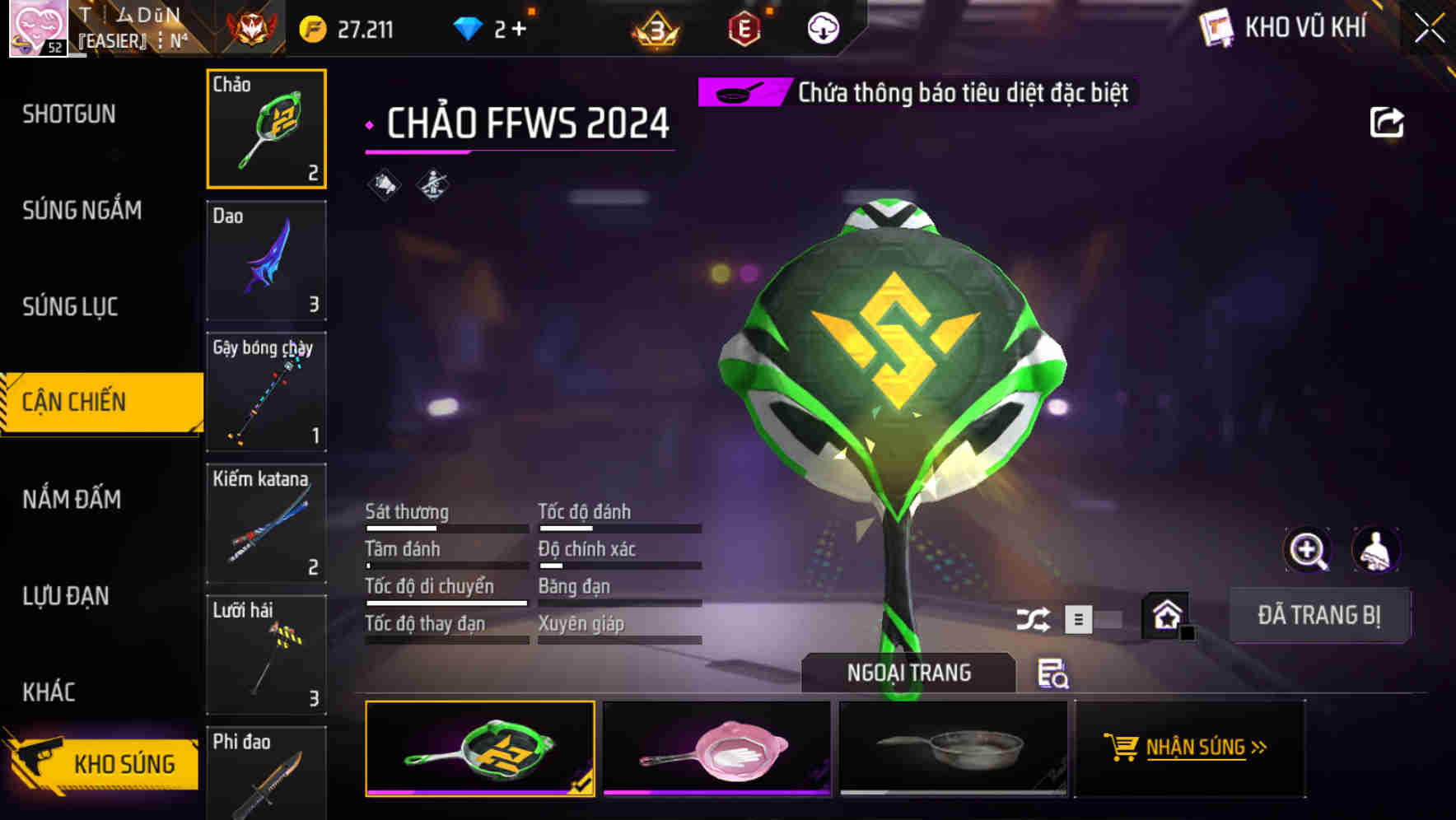This screenshot has height=820, width=1456.
Task: Open the gift/cloud download icon in top bar
Action: tap(823, 27)
